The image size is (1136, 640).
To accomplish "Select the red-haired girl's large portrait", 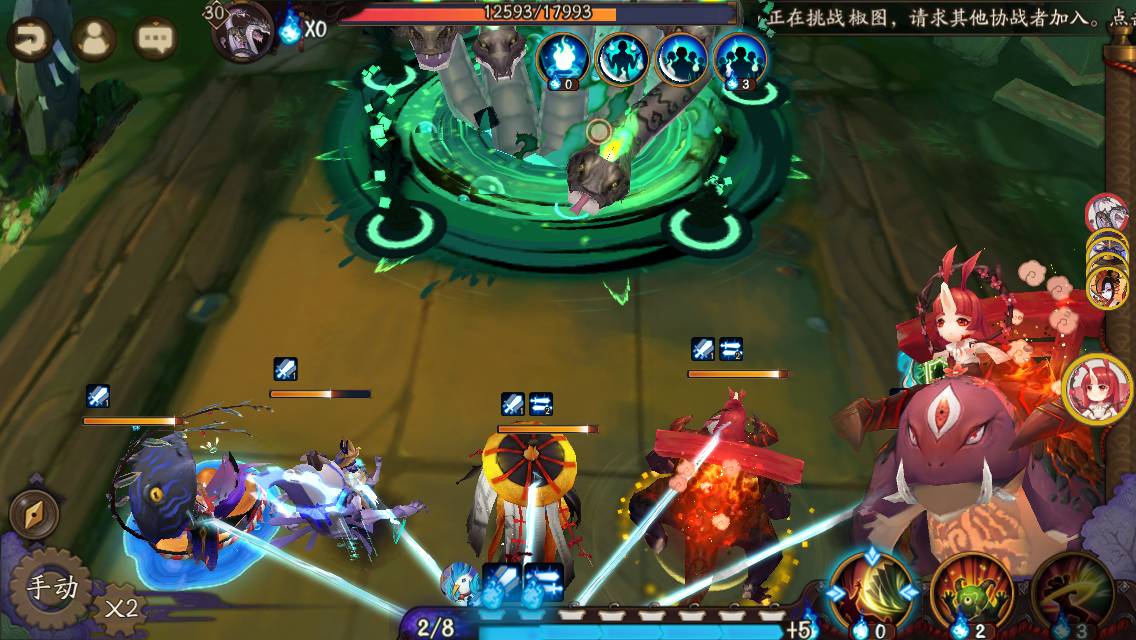I will tap(1096, 389).
